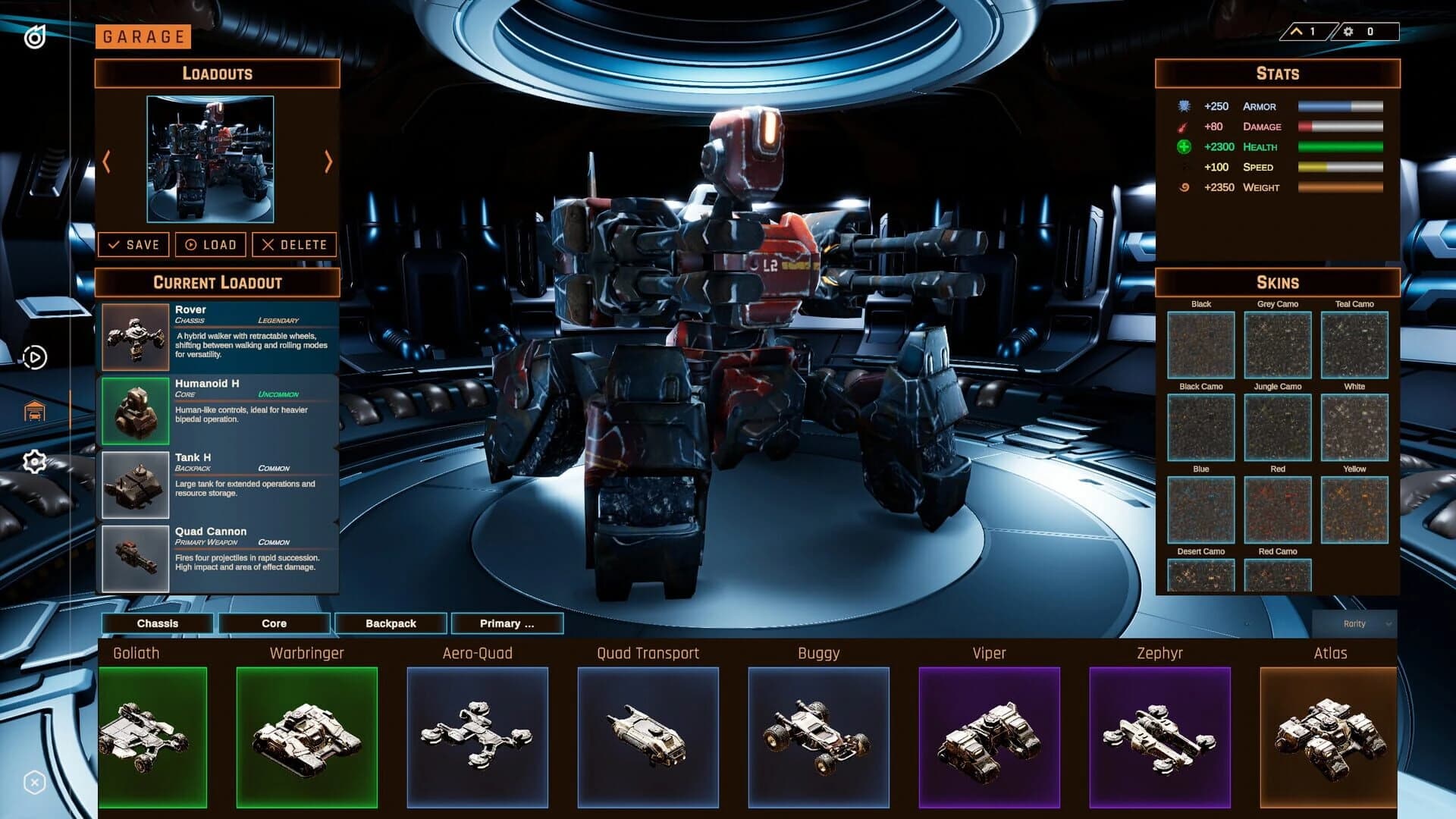Open the Rarity sorting dropdown
Image resolution: width=1456 pixels, height=819 pixels.
coord(1354,623)
